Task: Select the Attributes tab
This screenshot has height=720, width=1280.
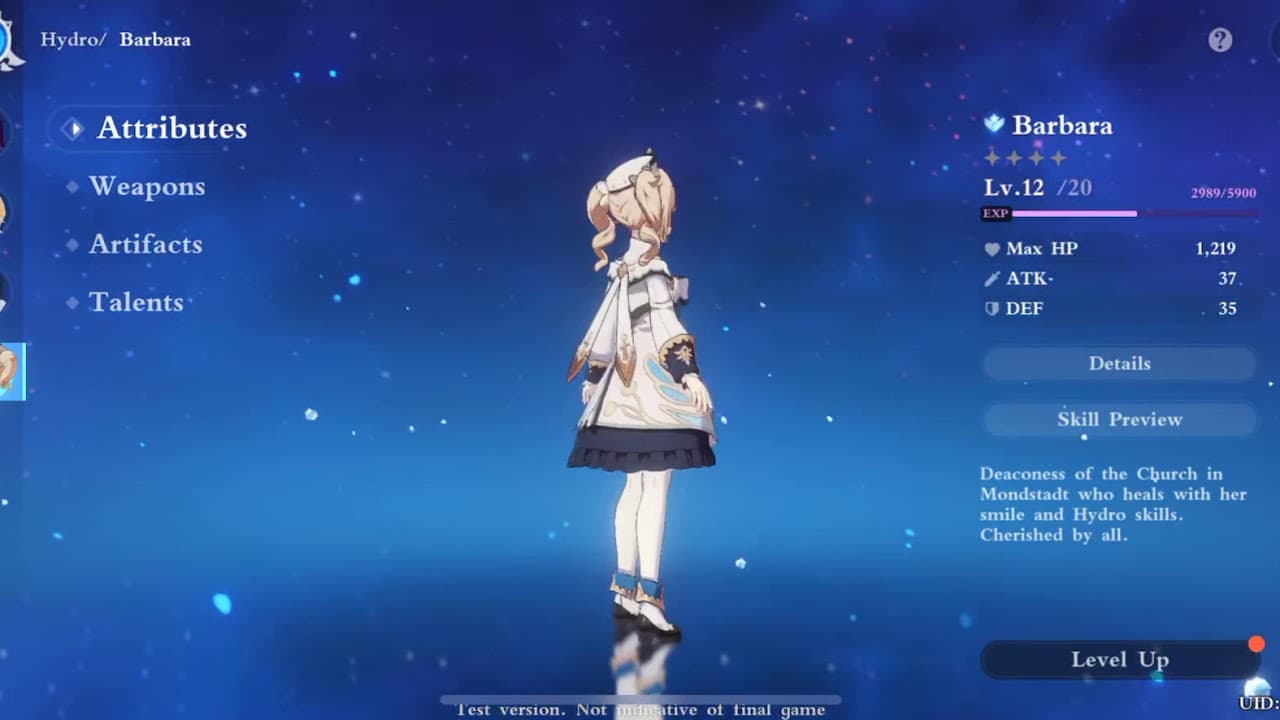Action: [170, 128]
